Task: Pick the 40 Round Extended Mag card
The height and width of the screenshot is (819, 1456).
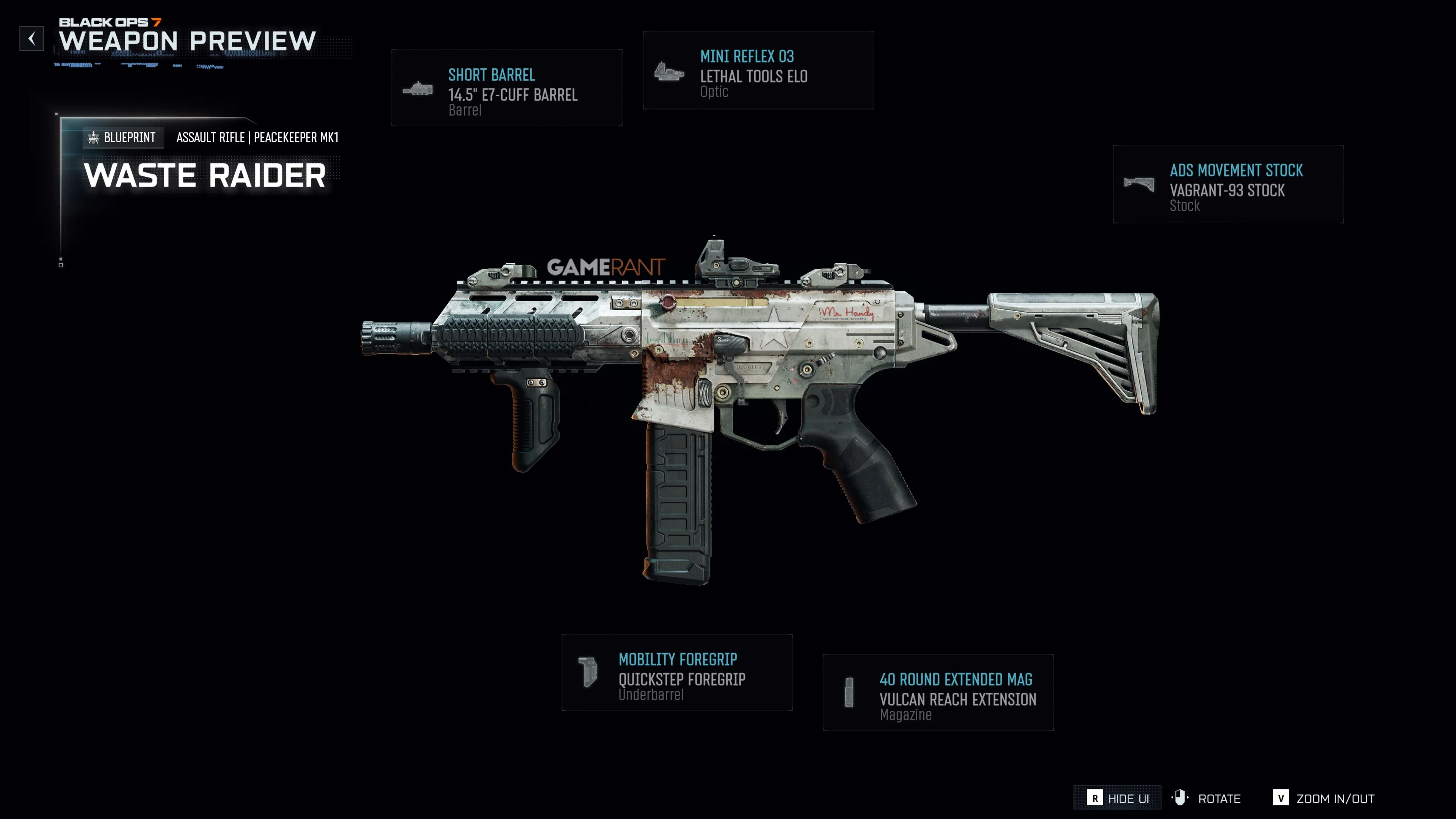Action: pos(938,692)
